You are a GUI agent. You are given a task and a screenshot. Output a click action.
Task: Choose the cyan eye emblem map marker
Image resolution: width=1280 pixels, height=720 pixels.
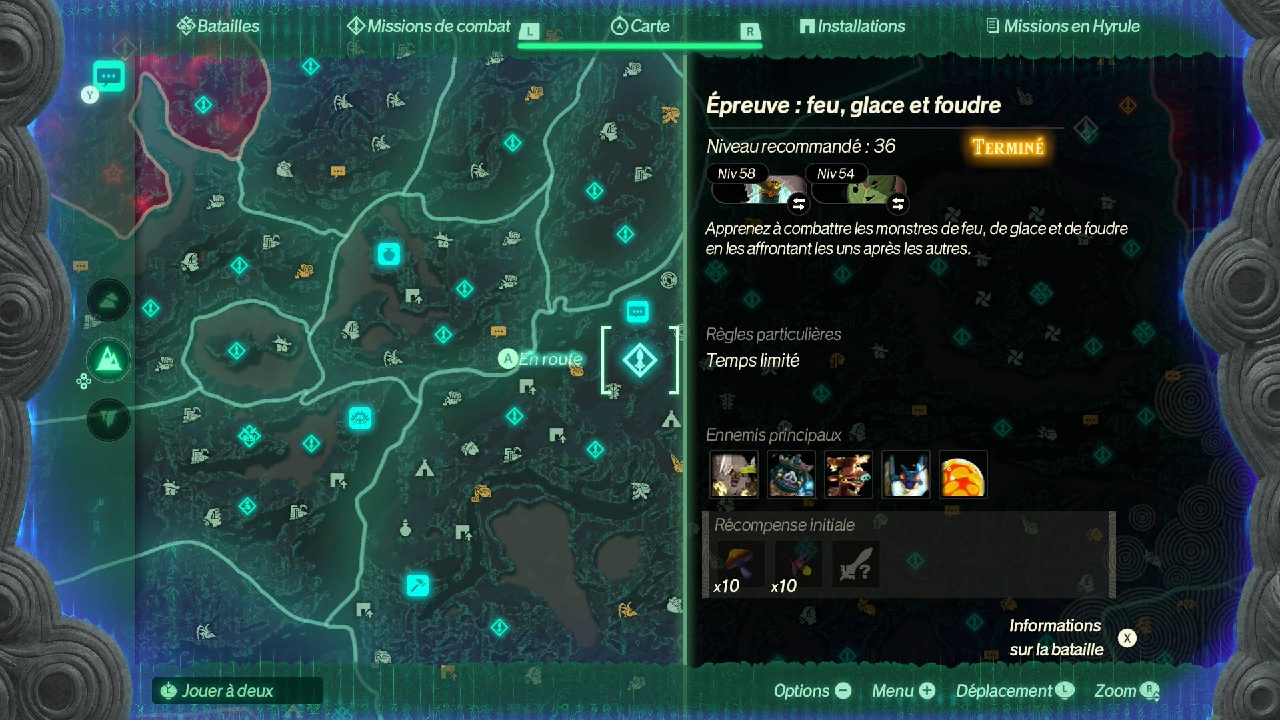tap(359, 418)
